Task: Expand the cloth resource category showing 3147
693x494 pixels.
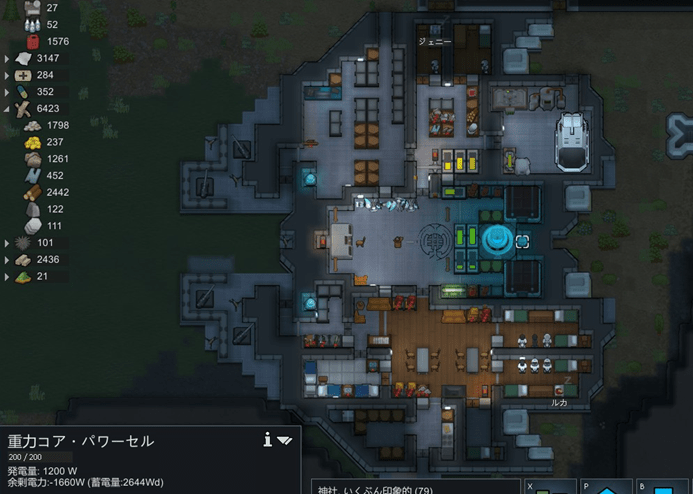Action: click(7, 58)
